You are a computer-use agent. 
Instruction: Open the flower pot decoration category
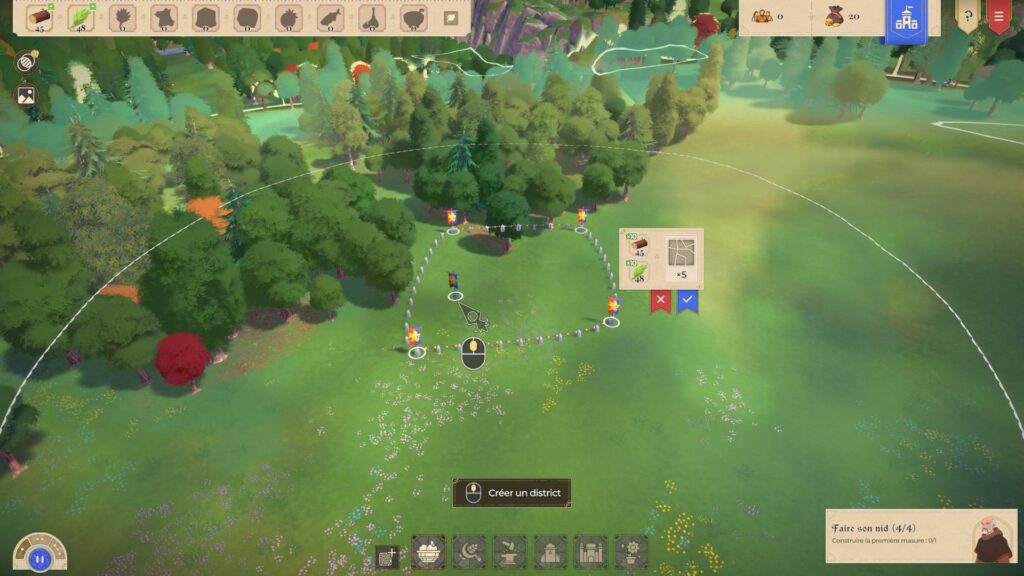[x=630, y=551]
